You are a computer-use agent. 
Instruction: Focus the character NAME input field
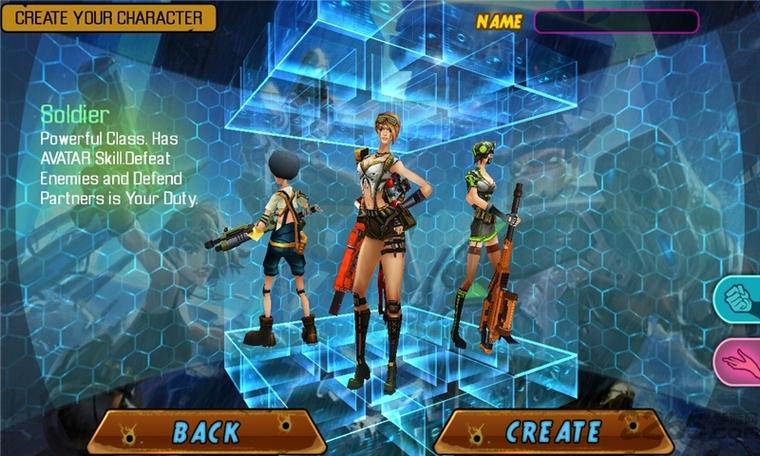point(615,21)
